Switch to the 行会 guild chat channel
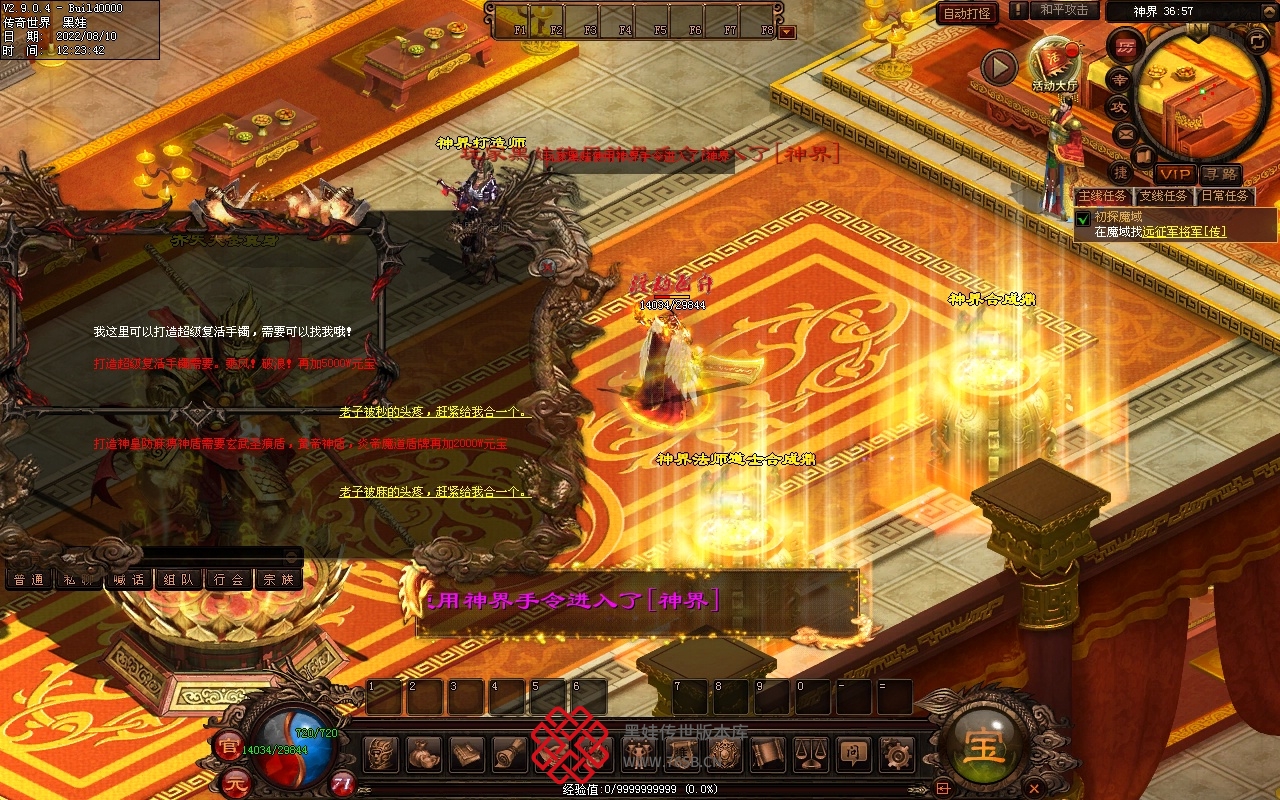Viewport: 1280px width, 800px height. 229,579
